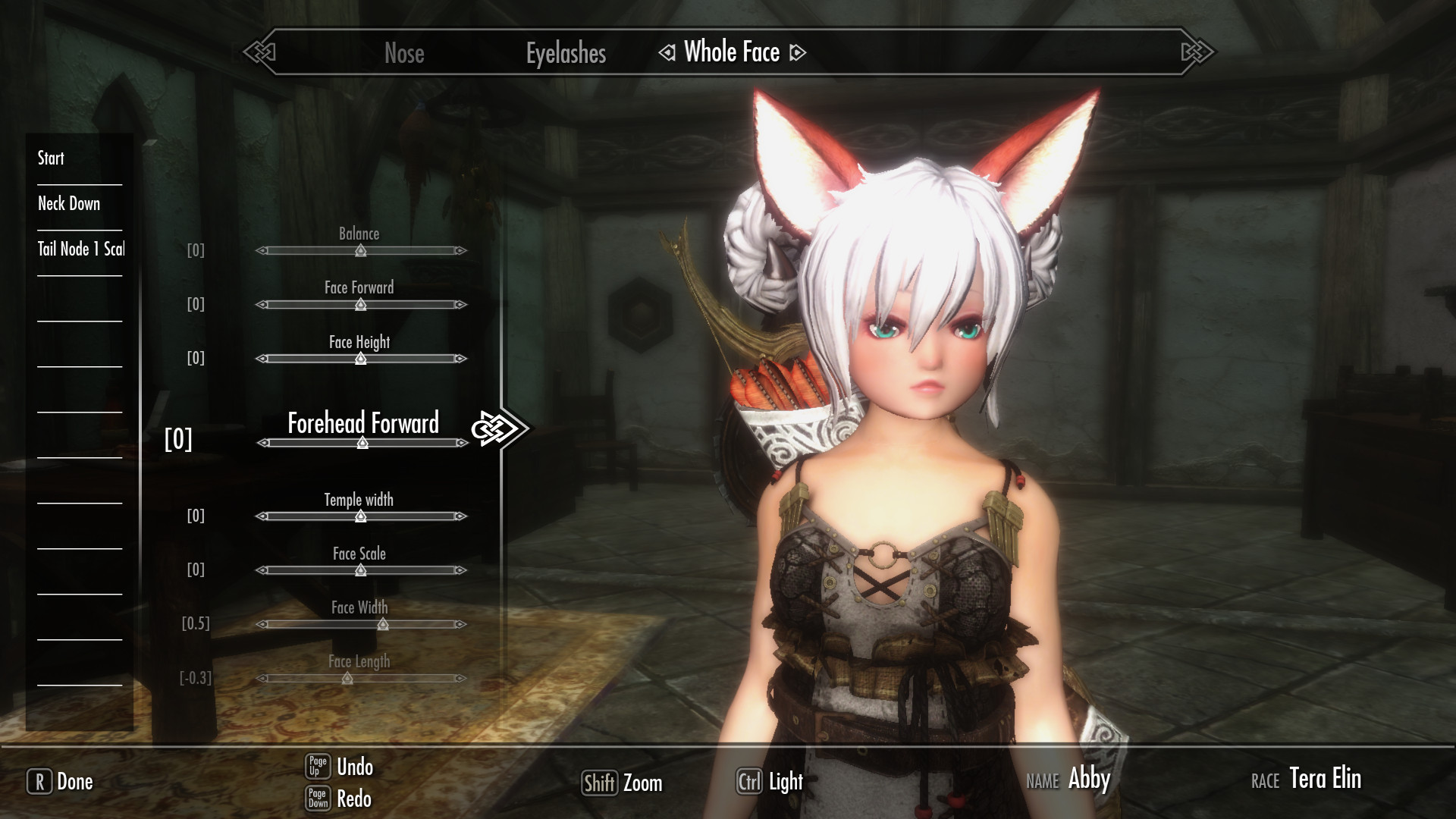Adjust the Forehead Forward slider

[x=362, y=443]
